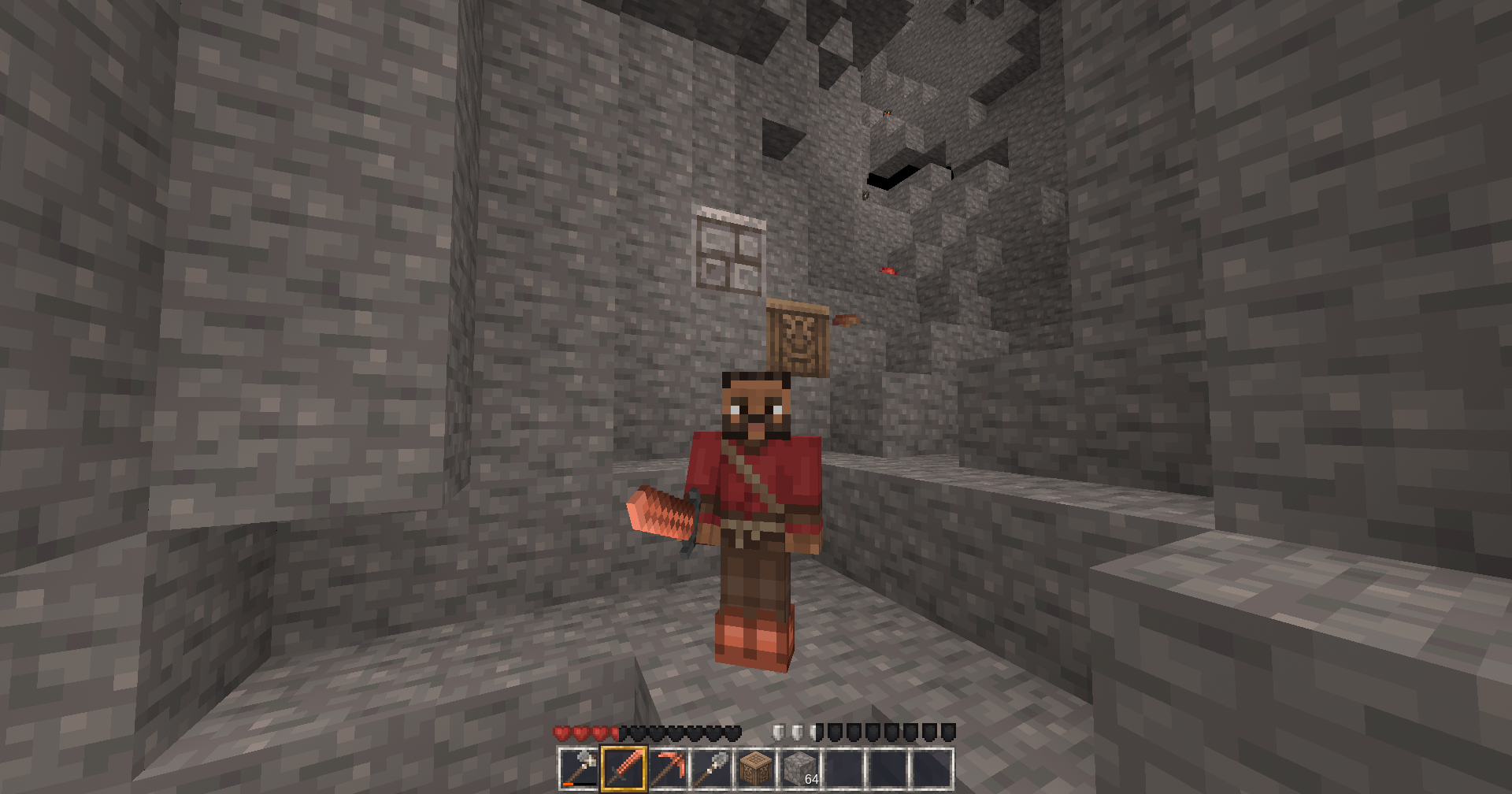Switch to the stone shovel slot
Image resolution: width=1512 pixels, height=794 pixels.
pyautogui.click(x=712, y=768)
